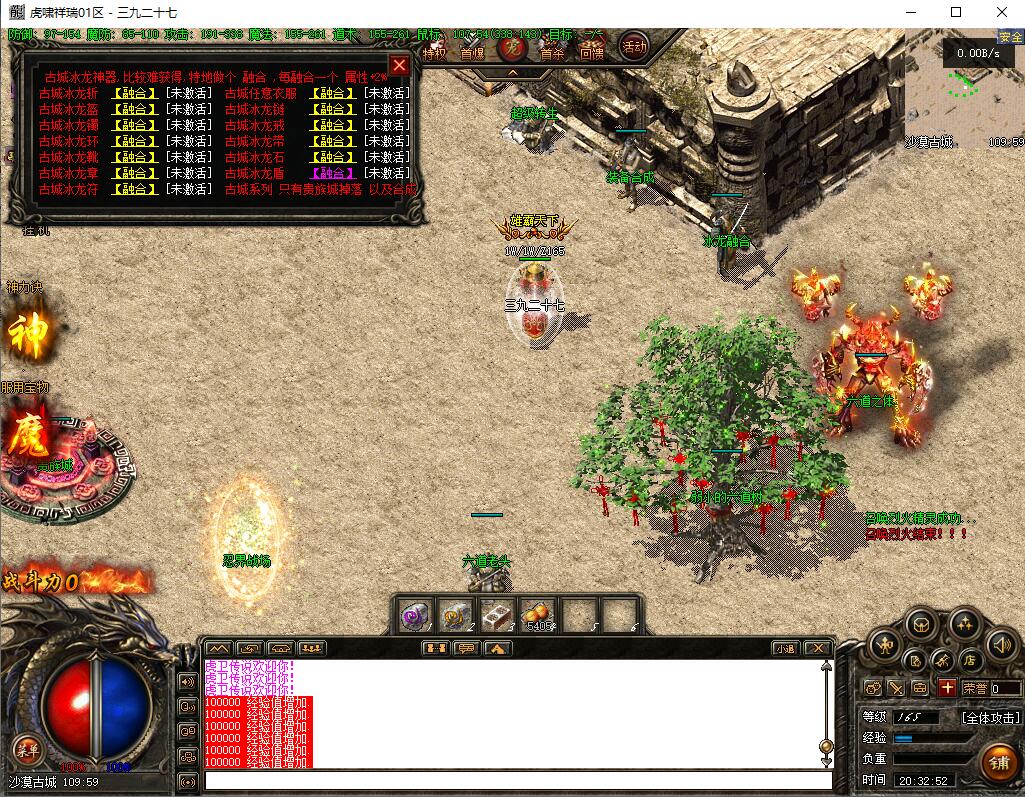
Task: Click the 小退 logout button
Action: (786, 648)
